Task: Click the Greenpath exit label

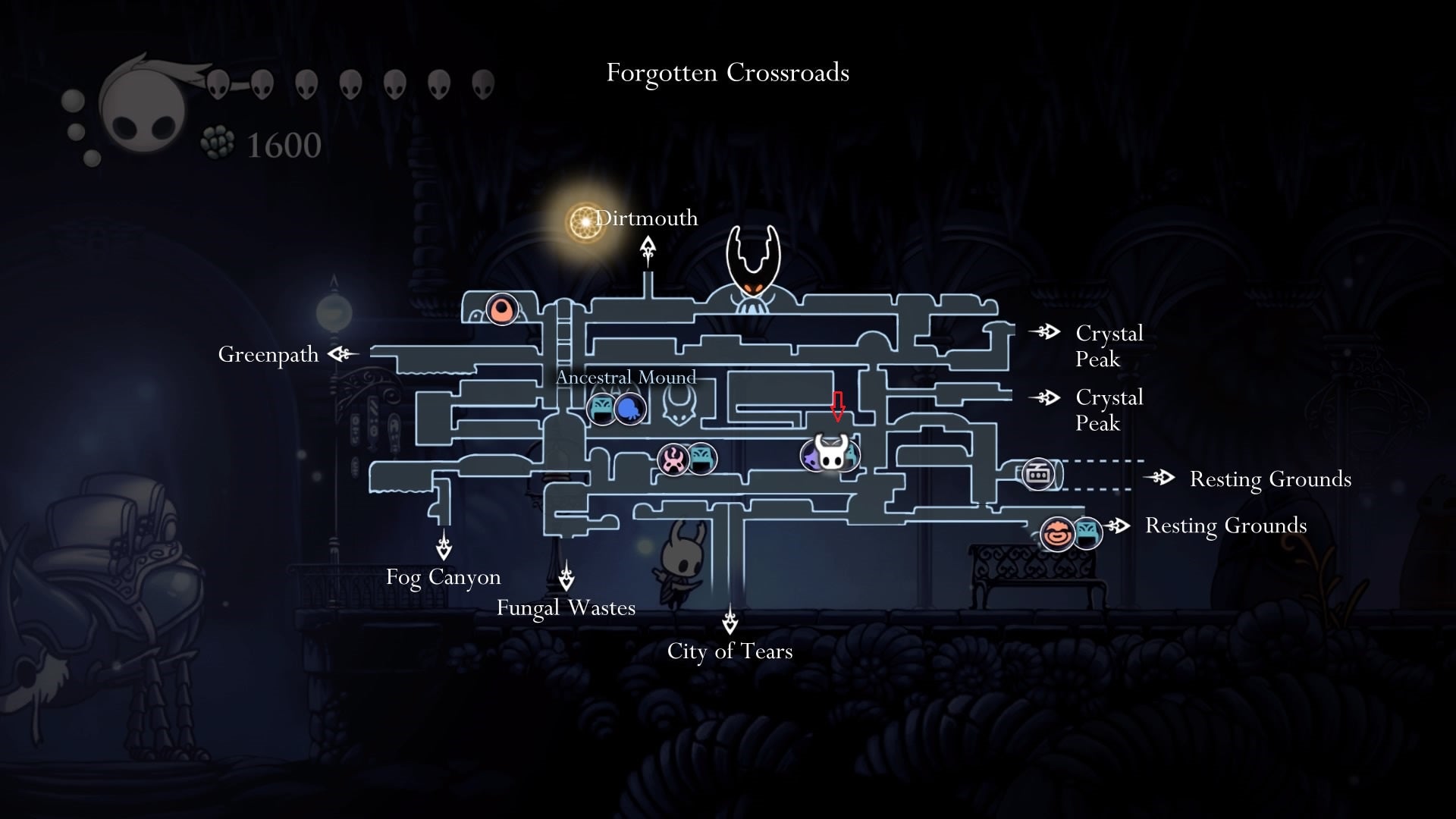Action: point(268,354)
